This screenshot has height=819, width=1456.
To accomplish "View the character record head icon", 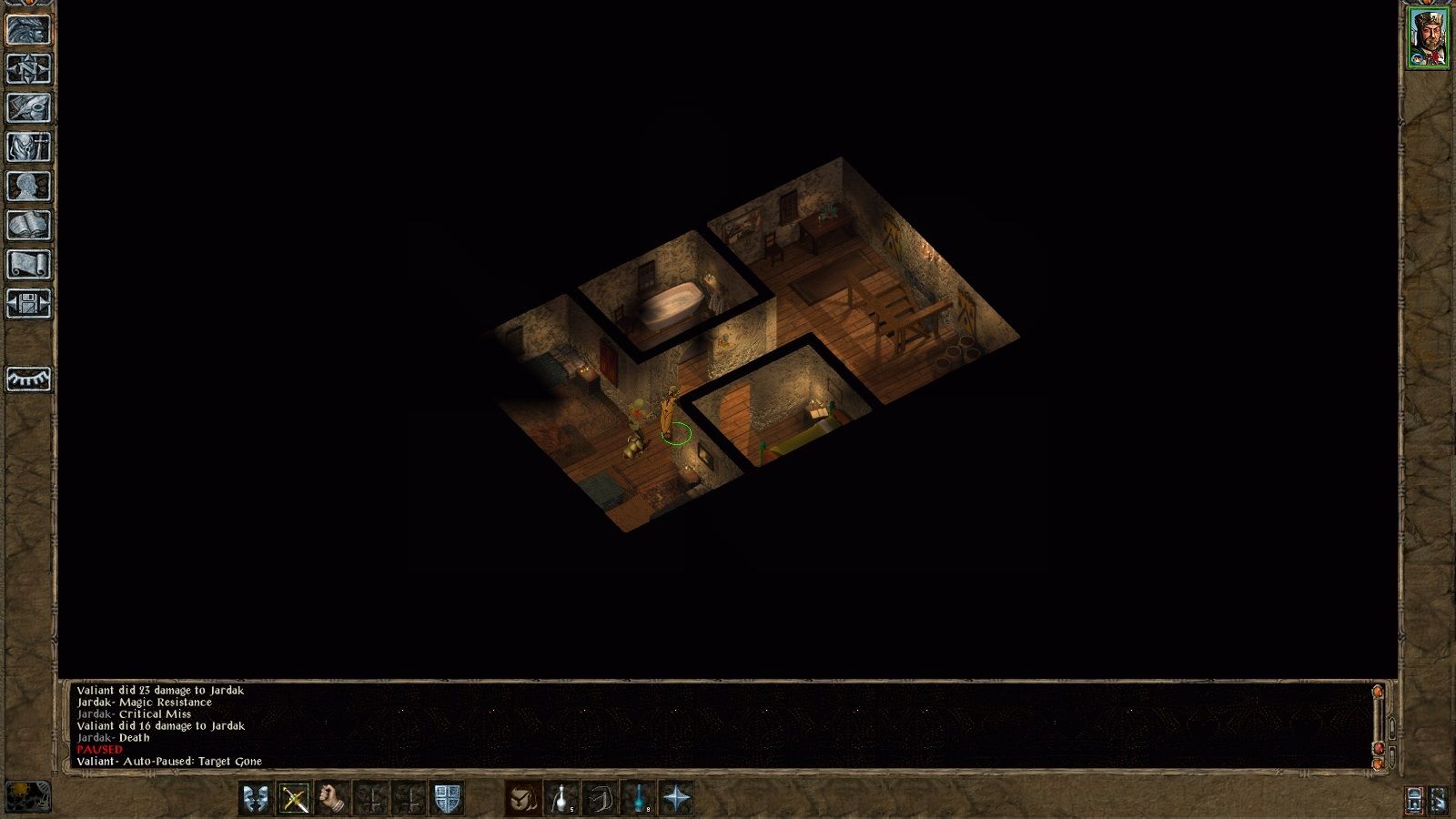I will [x=30, y=186].
